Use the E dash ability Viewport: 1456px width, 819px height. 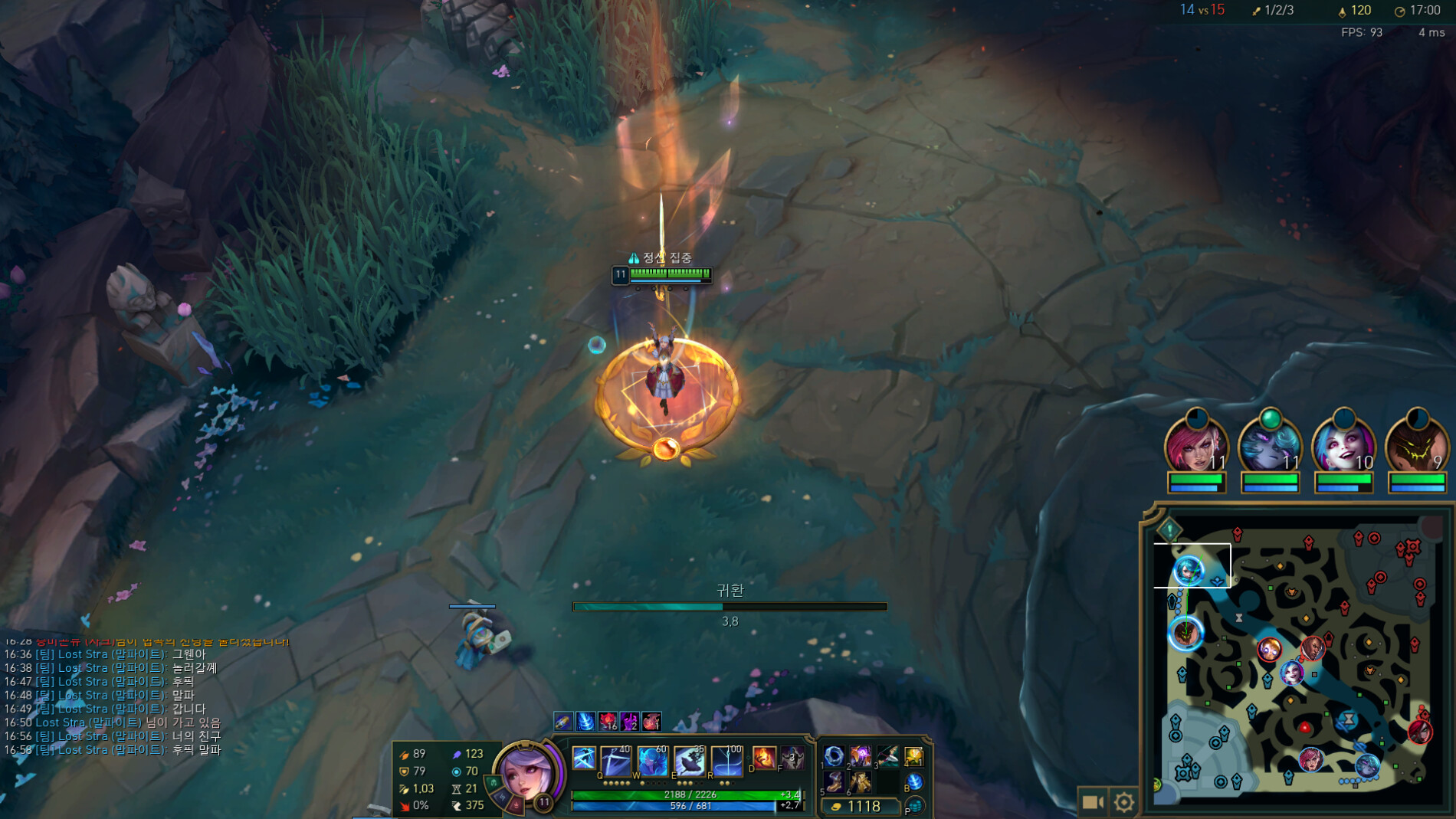689,760
